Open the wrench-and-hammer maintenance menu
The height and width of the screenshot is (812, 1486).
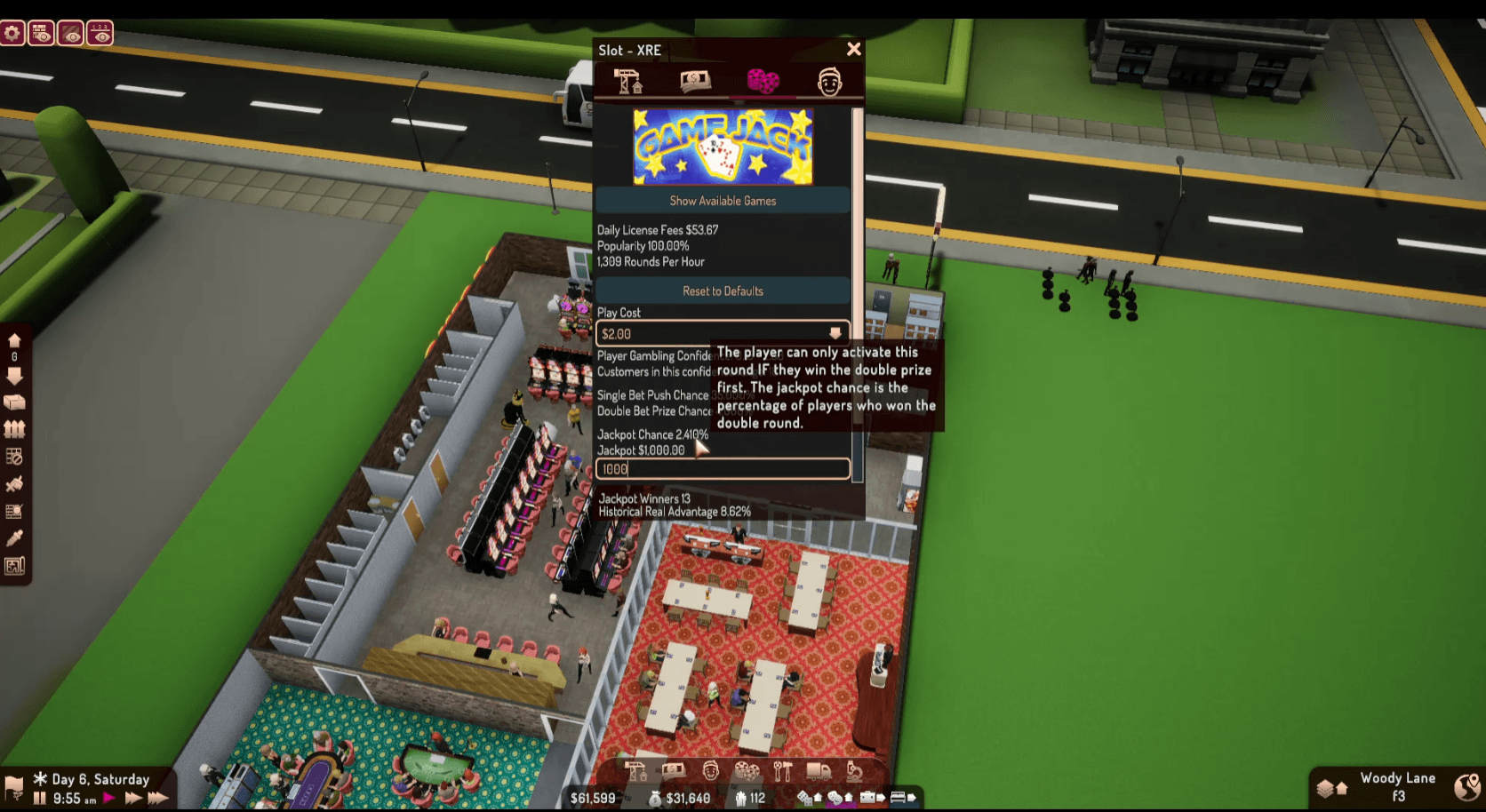coord(783,772)
